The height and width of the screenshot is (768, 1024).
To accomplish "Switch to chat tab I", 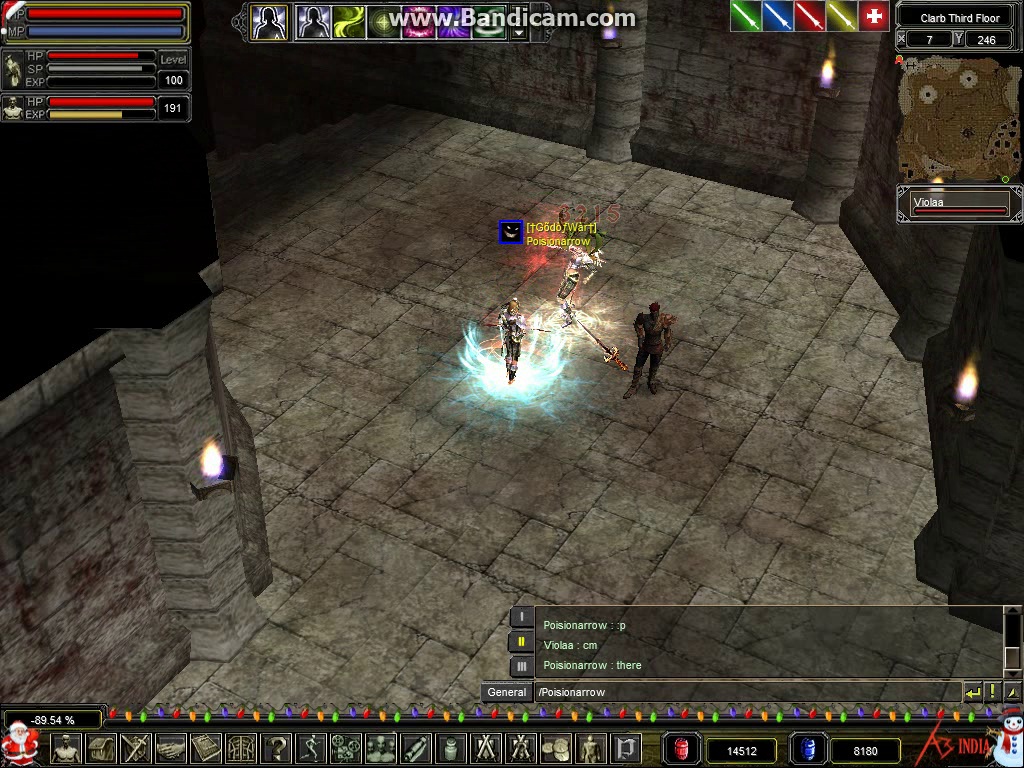I will 521,618.
